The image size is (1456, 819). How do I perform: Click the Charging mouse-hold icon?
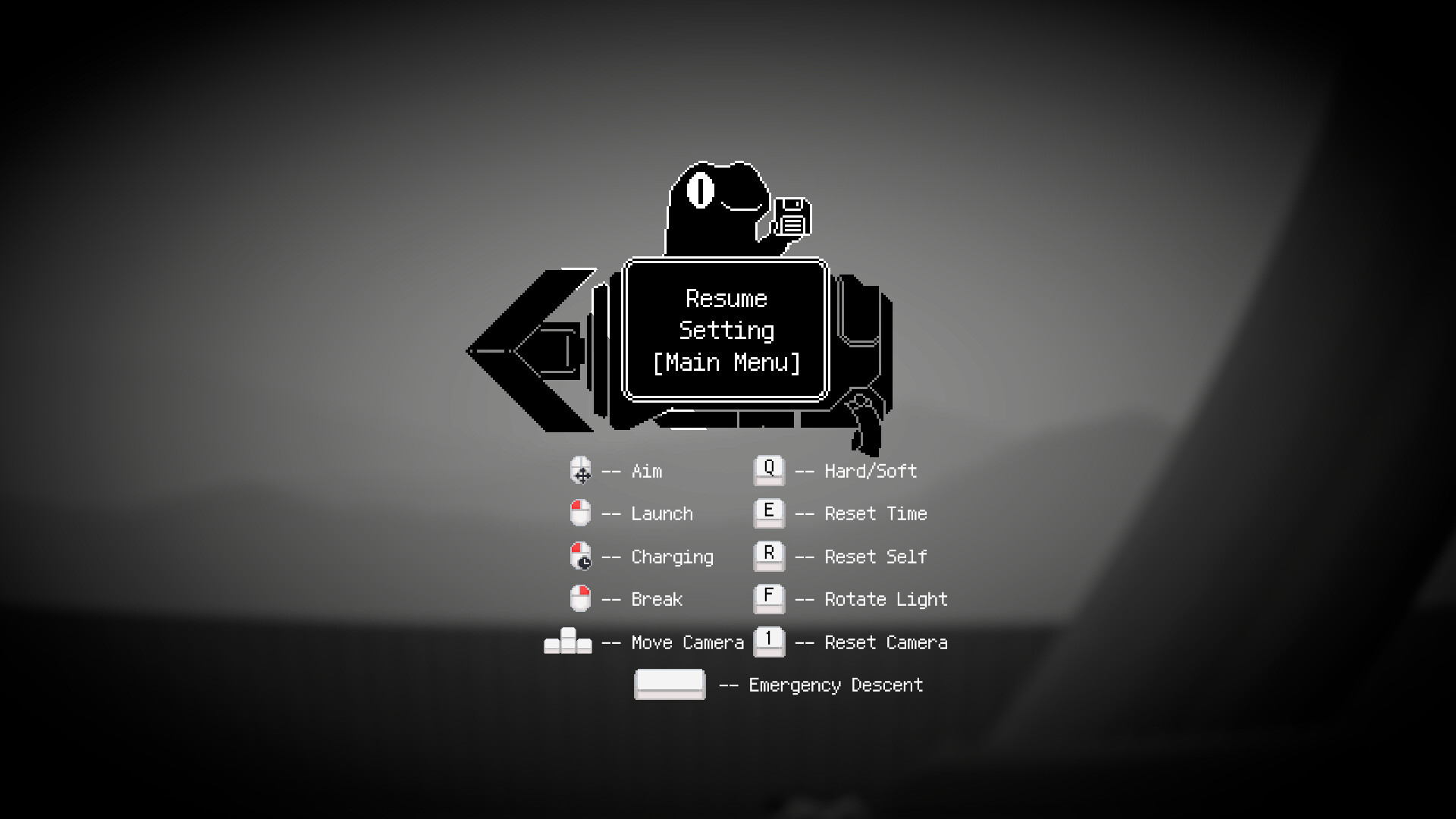pos(580,556)
